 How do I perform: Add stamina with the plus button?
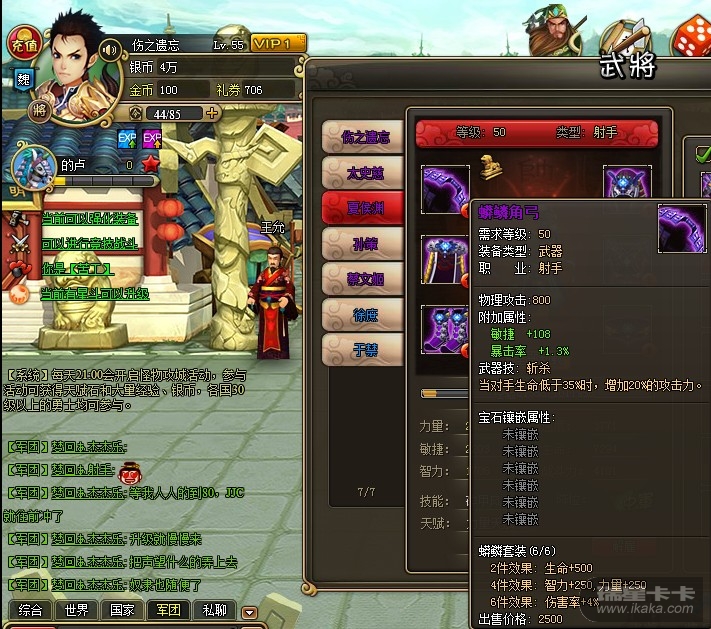212,113
